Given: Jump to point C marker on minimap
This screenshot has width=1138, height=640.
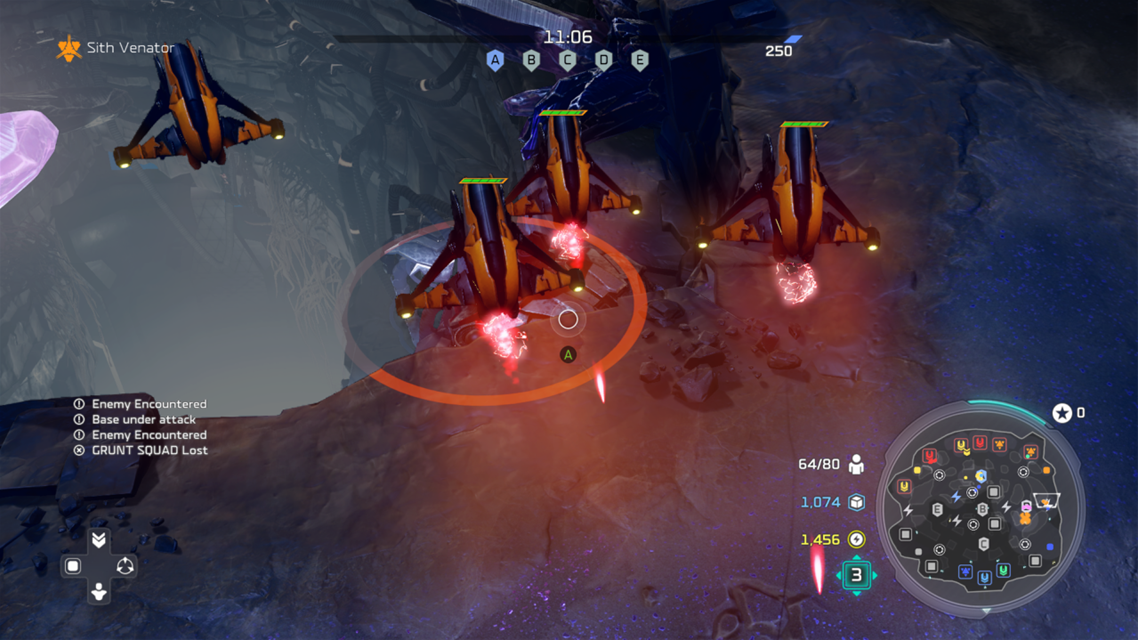Looking at the screenshot, I should pos(984,545).
